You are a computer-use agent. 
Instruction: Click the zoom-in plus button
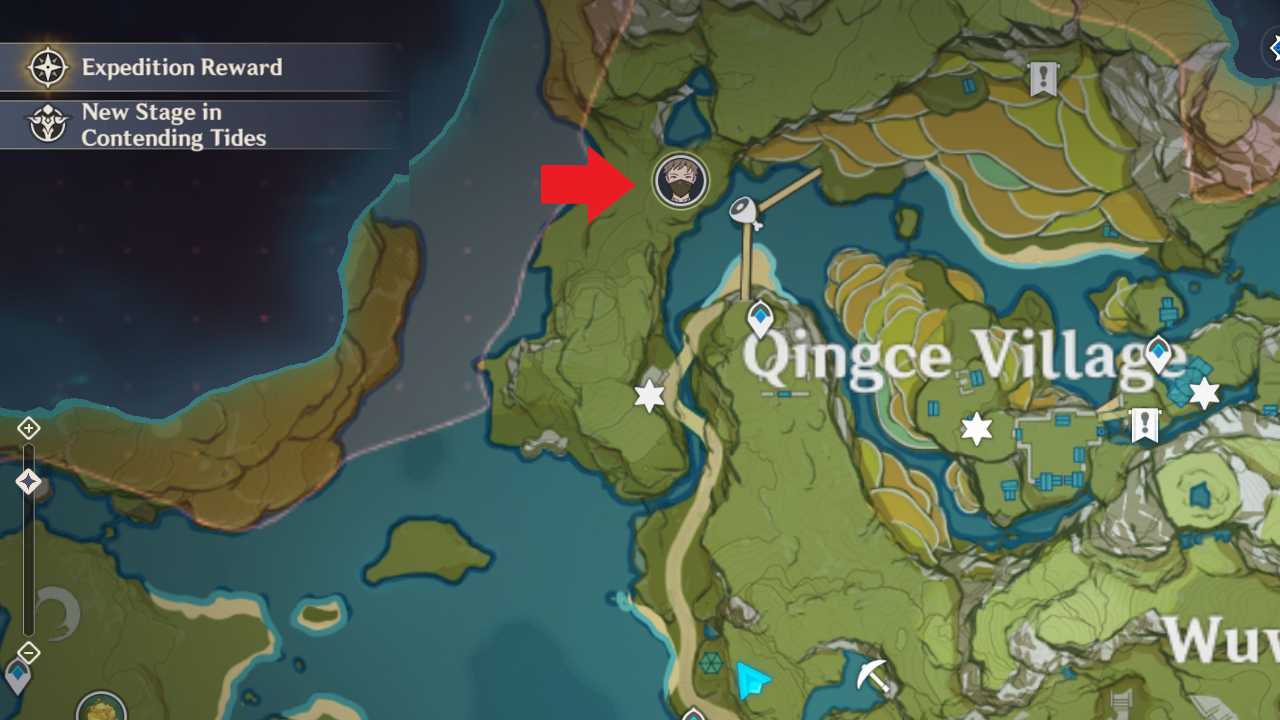27,428
